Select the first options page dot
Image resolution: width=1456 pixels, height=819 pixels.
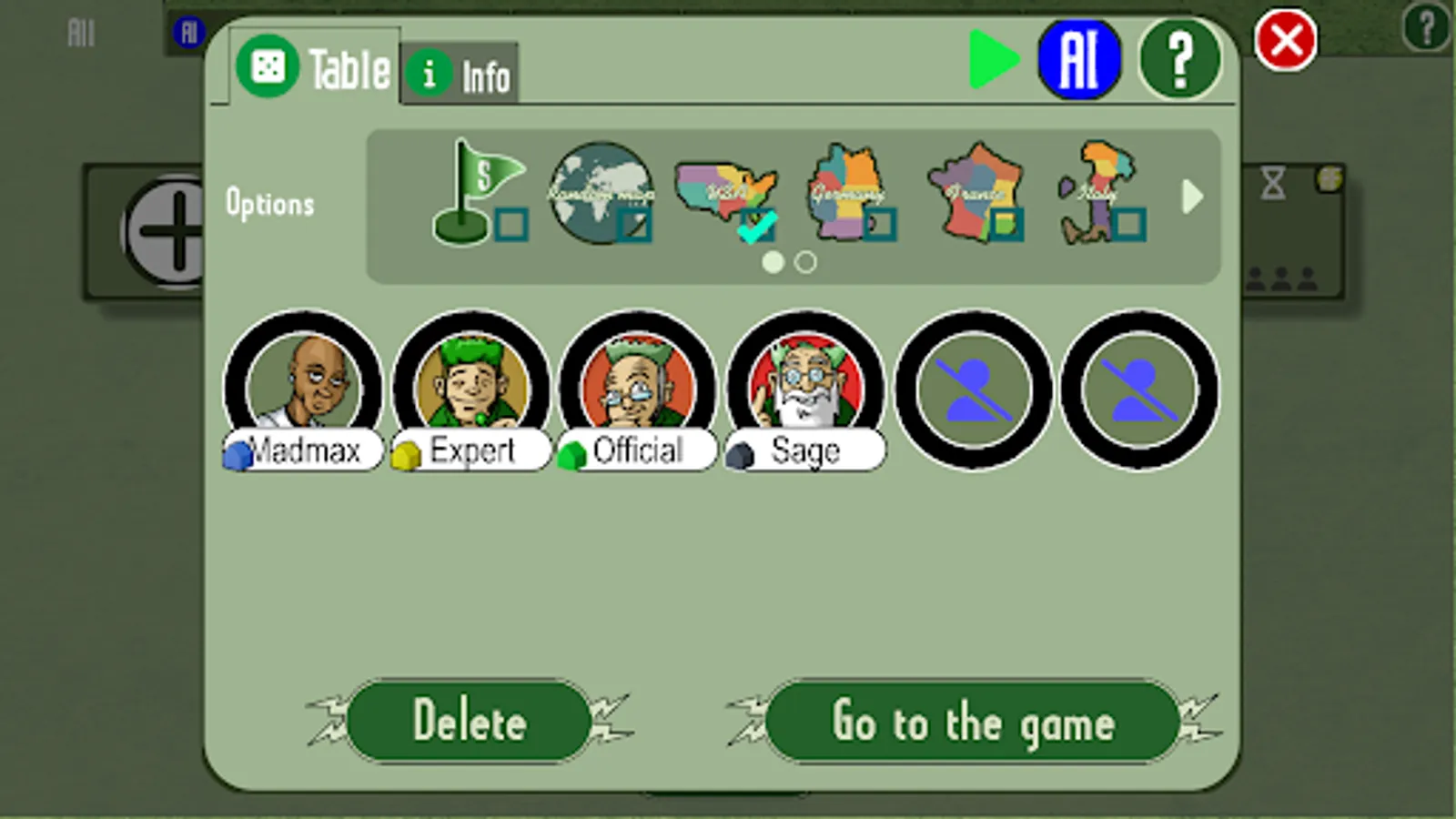pyautogui.click(x=774, y=262)
